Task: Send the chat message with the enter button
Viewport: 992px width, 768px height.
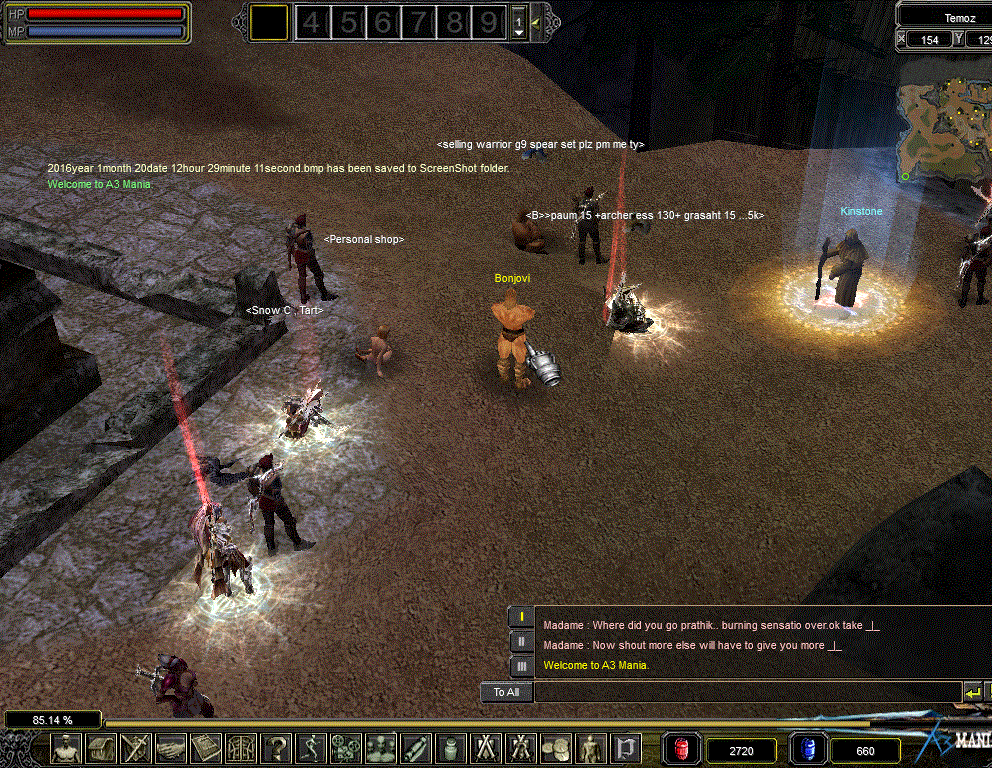Action: 972,692
